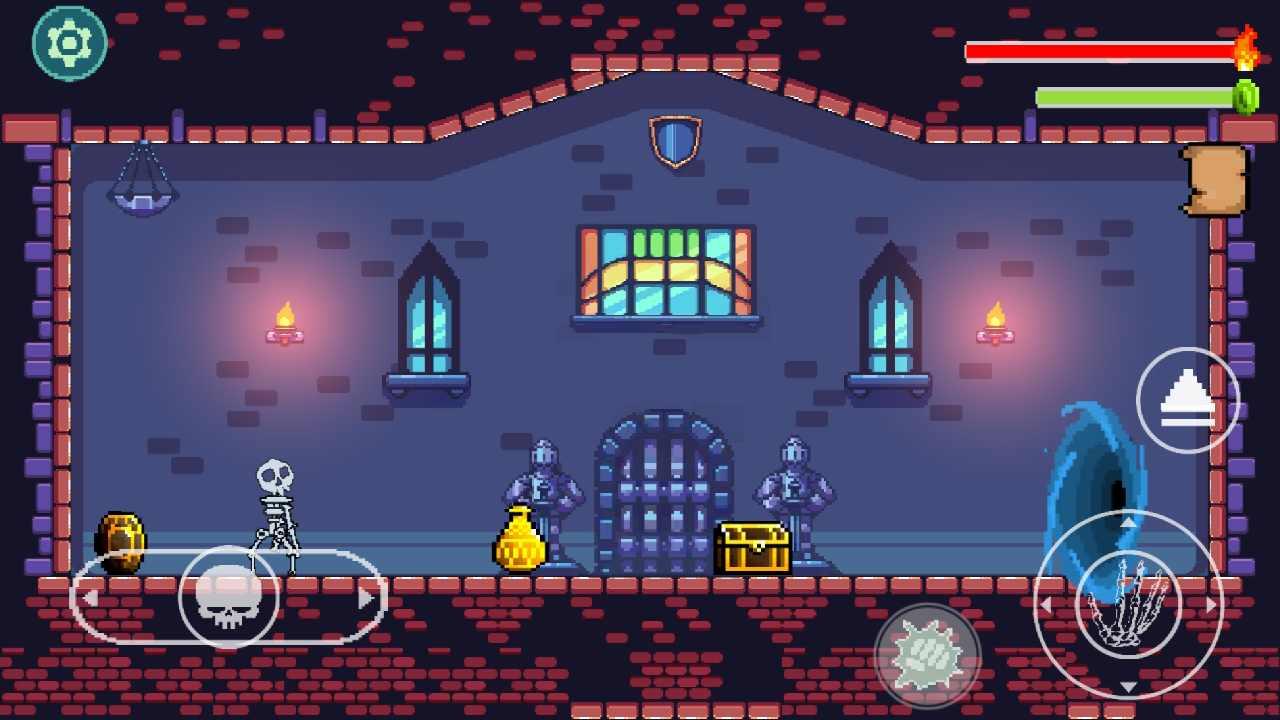Screen dimensions: 1280x720
Task: Tap the red health bar
Action: (1100, 50)
